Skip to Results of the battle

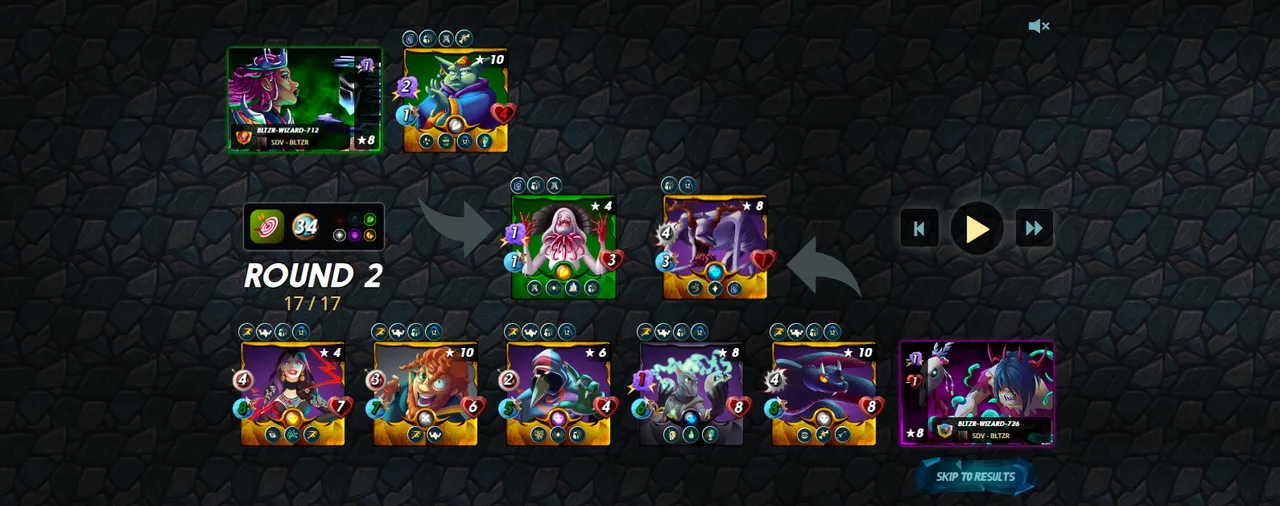coord(975,477)
